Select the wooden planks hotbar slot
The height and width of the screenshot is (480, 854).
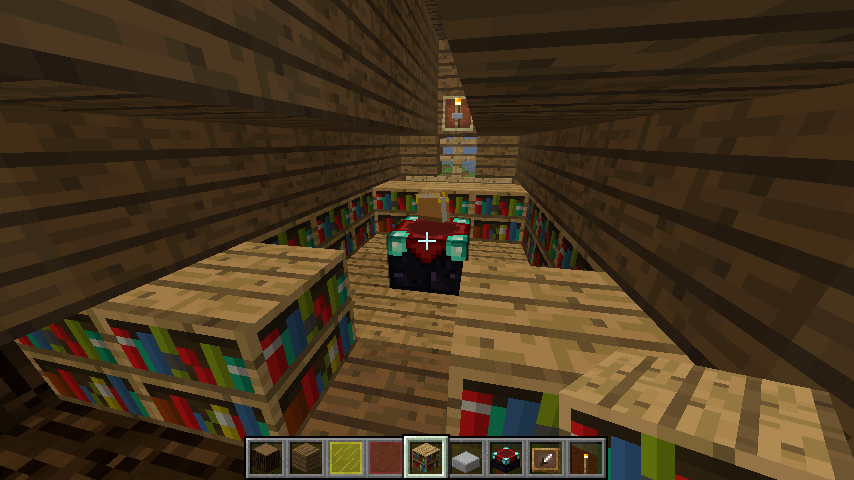pos(306,458)
